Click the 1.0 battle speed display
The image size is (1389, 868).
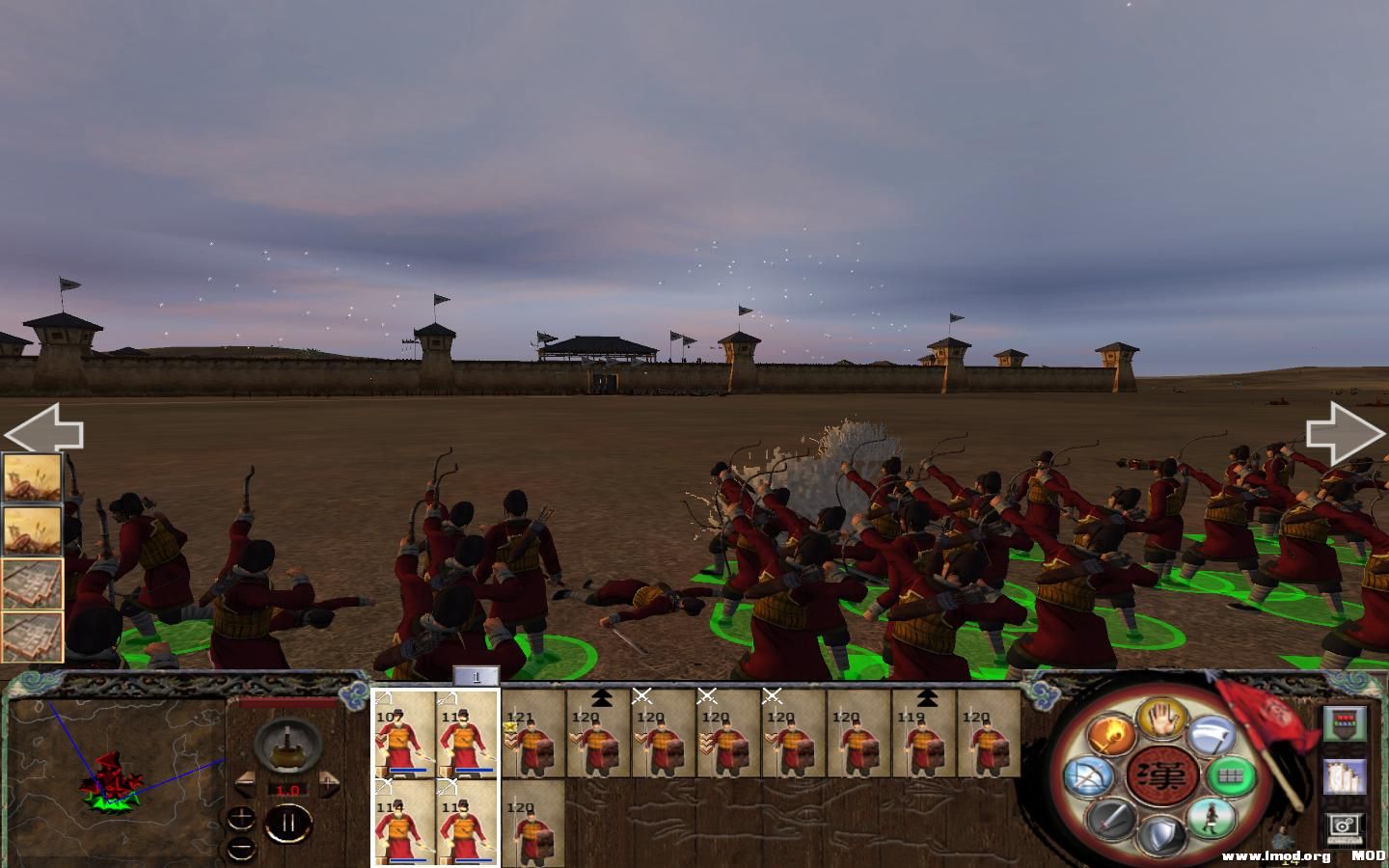click(288, 789)
